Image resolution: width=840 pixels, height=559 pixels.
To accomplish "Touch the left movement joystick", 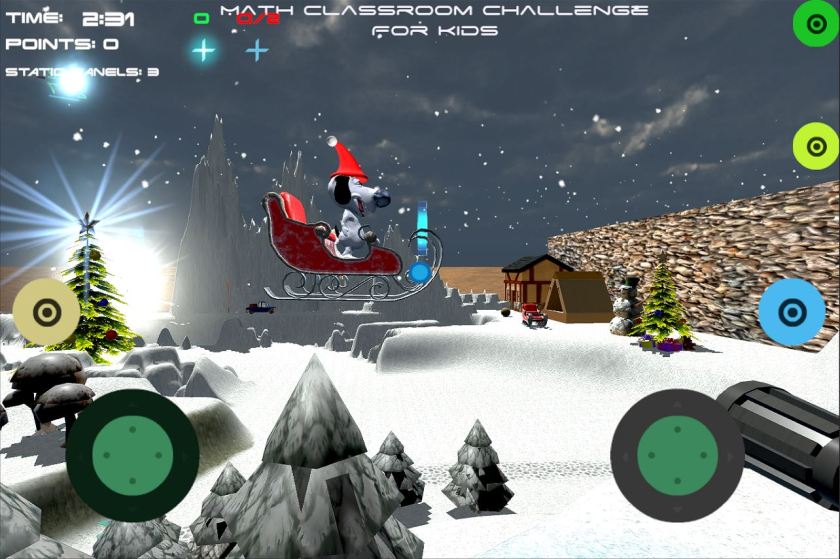I will 132,455.
